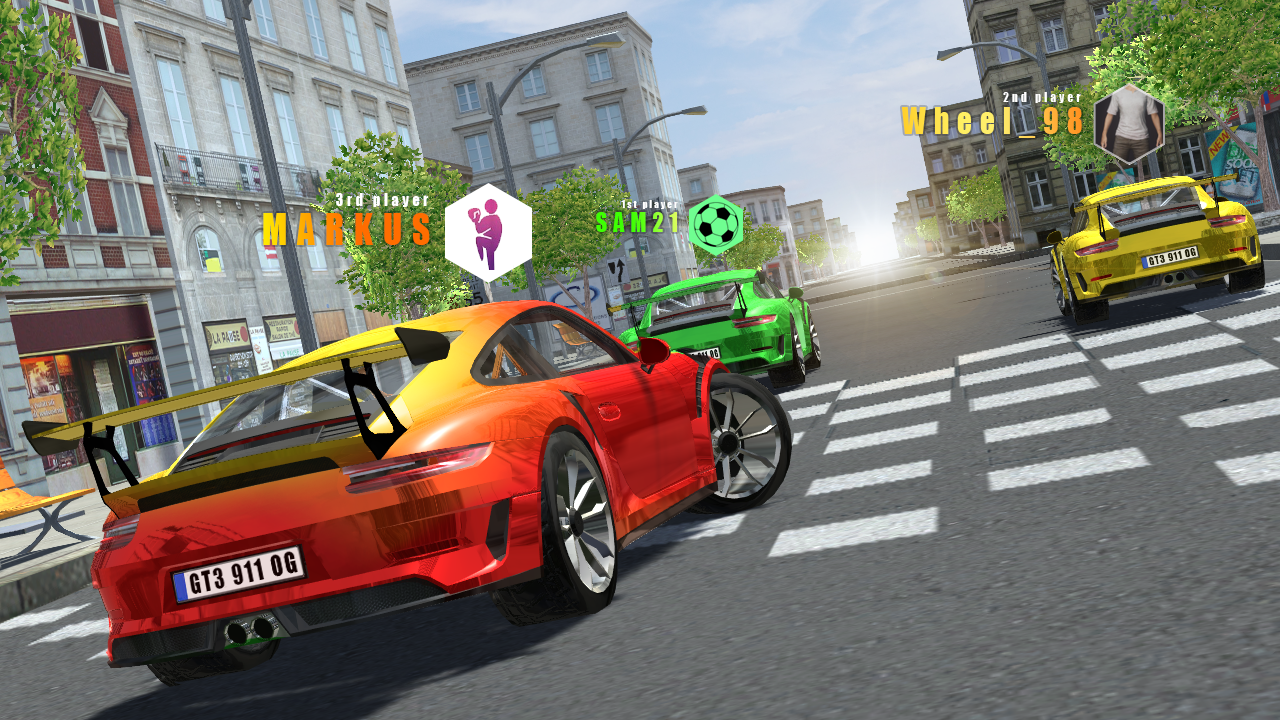Select the green SAM21 player name text
The image size is (1280, 720).
click(x=637, y=222)
